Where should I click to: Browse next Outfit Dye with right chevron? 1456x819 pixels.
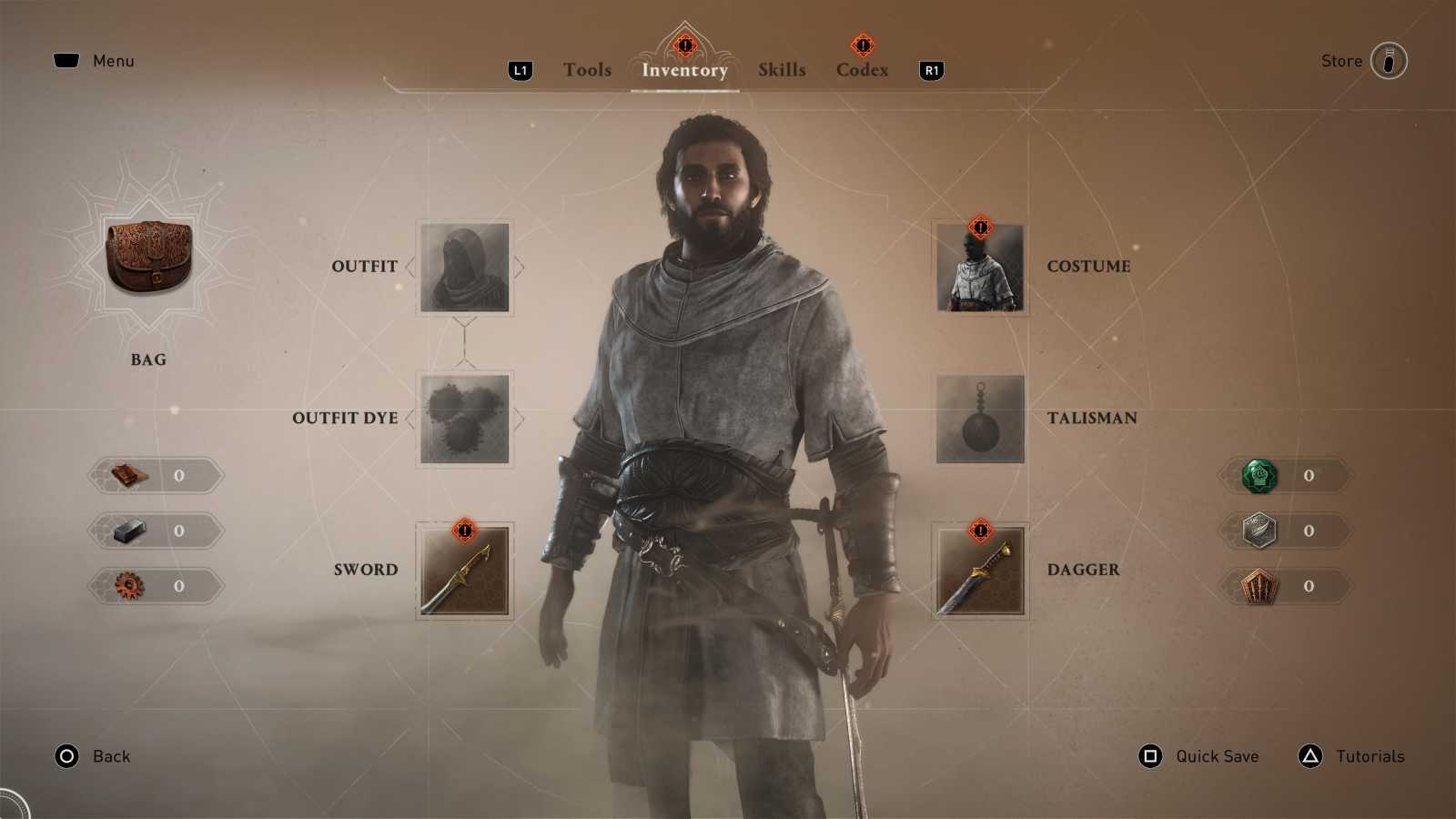click(x=517, y=418)
